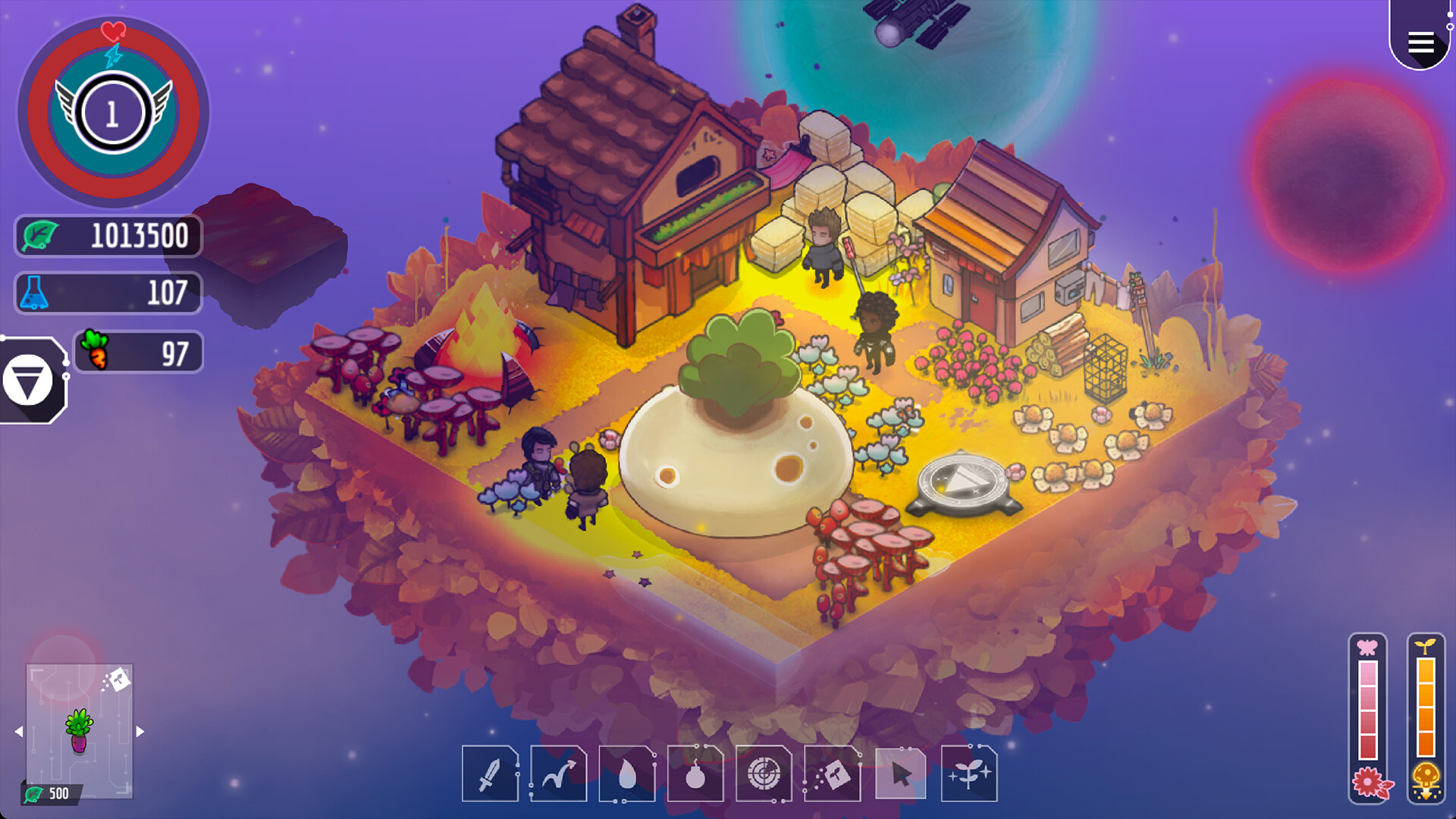Open the hamburger menu top right
This screenshot has height=819, width=1456.
1421,42
